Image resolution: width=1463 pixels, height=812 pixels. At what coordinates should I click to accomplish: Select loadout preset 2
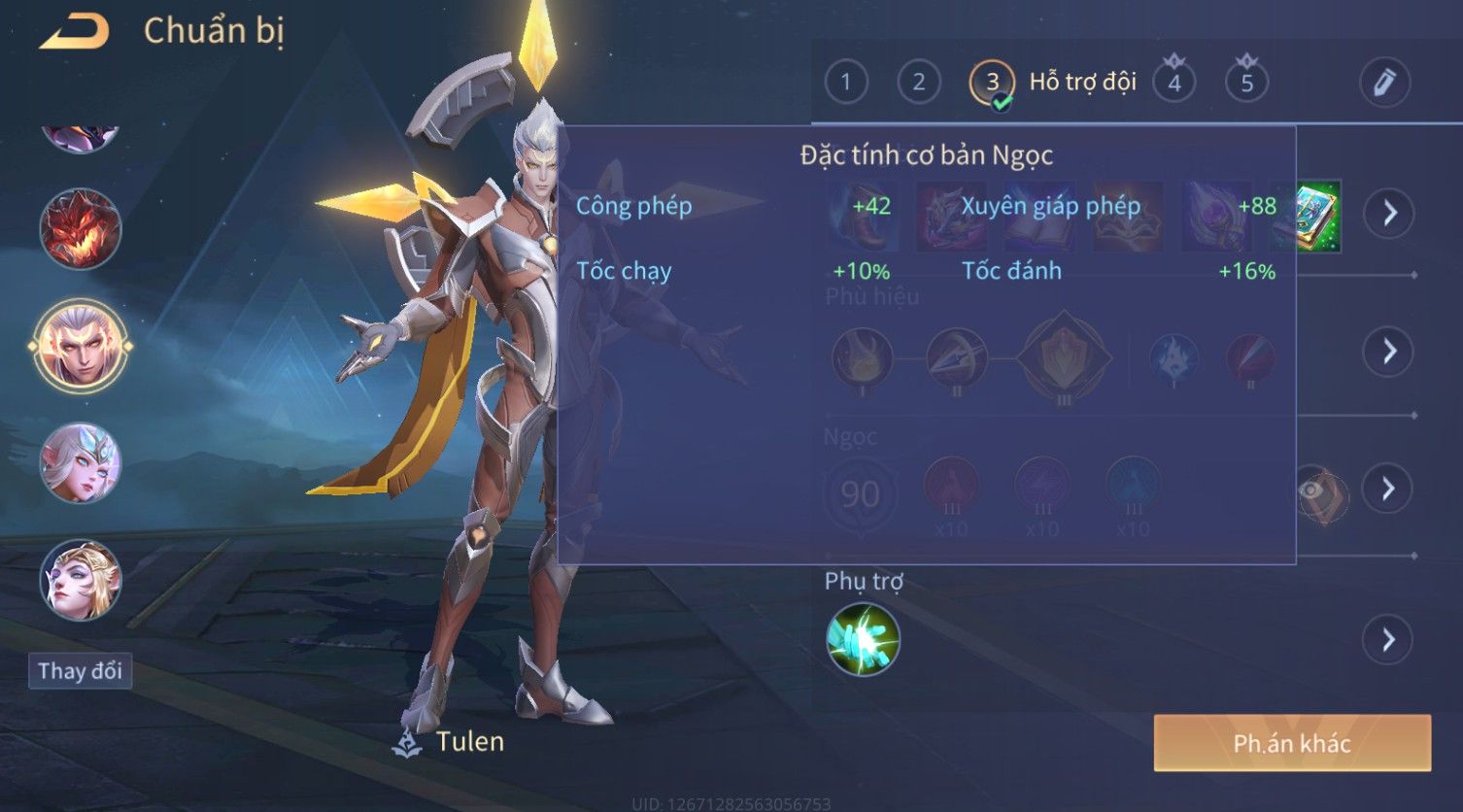(x=918, y=83)
